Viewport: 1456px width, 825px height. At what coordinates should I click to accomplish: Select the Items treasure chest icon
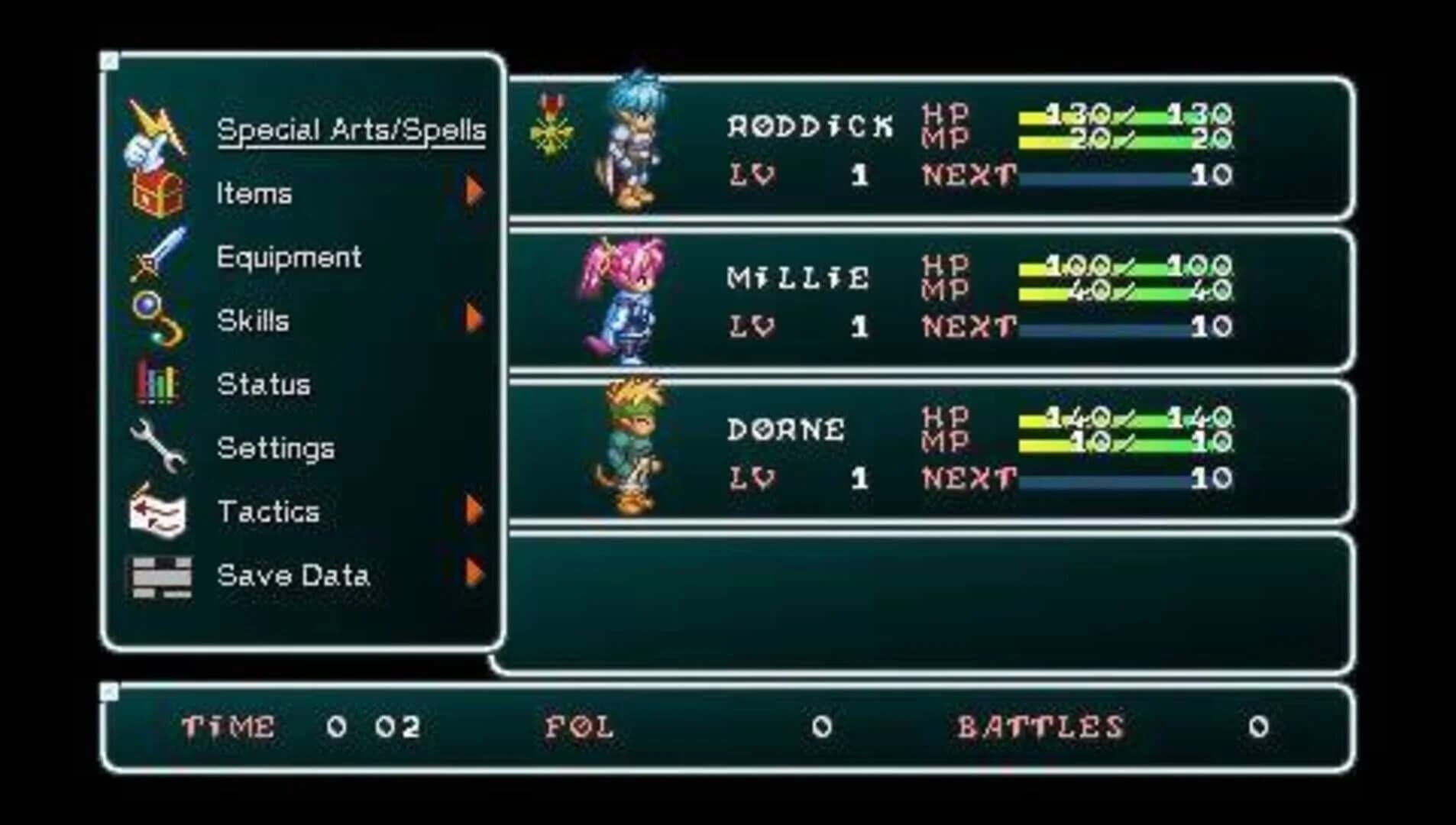click(x=157, y=193)
